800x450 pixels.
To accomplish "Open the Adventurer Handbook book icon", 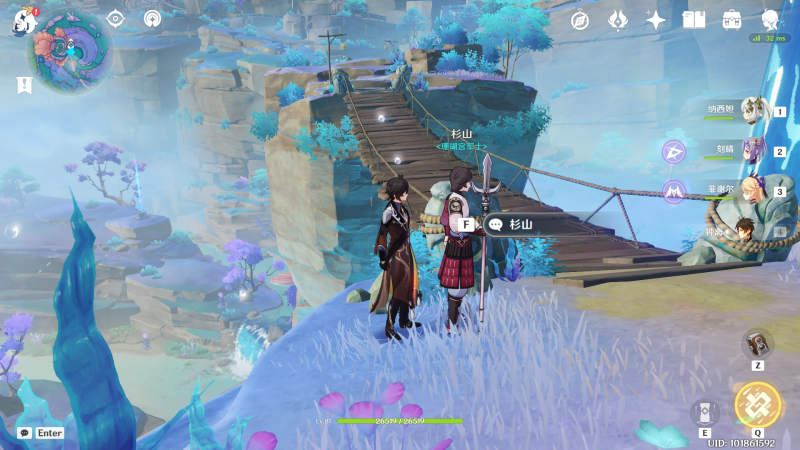I will pos(694,20).
